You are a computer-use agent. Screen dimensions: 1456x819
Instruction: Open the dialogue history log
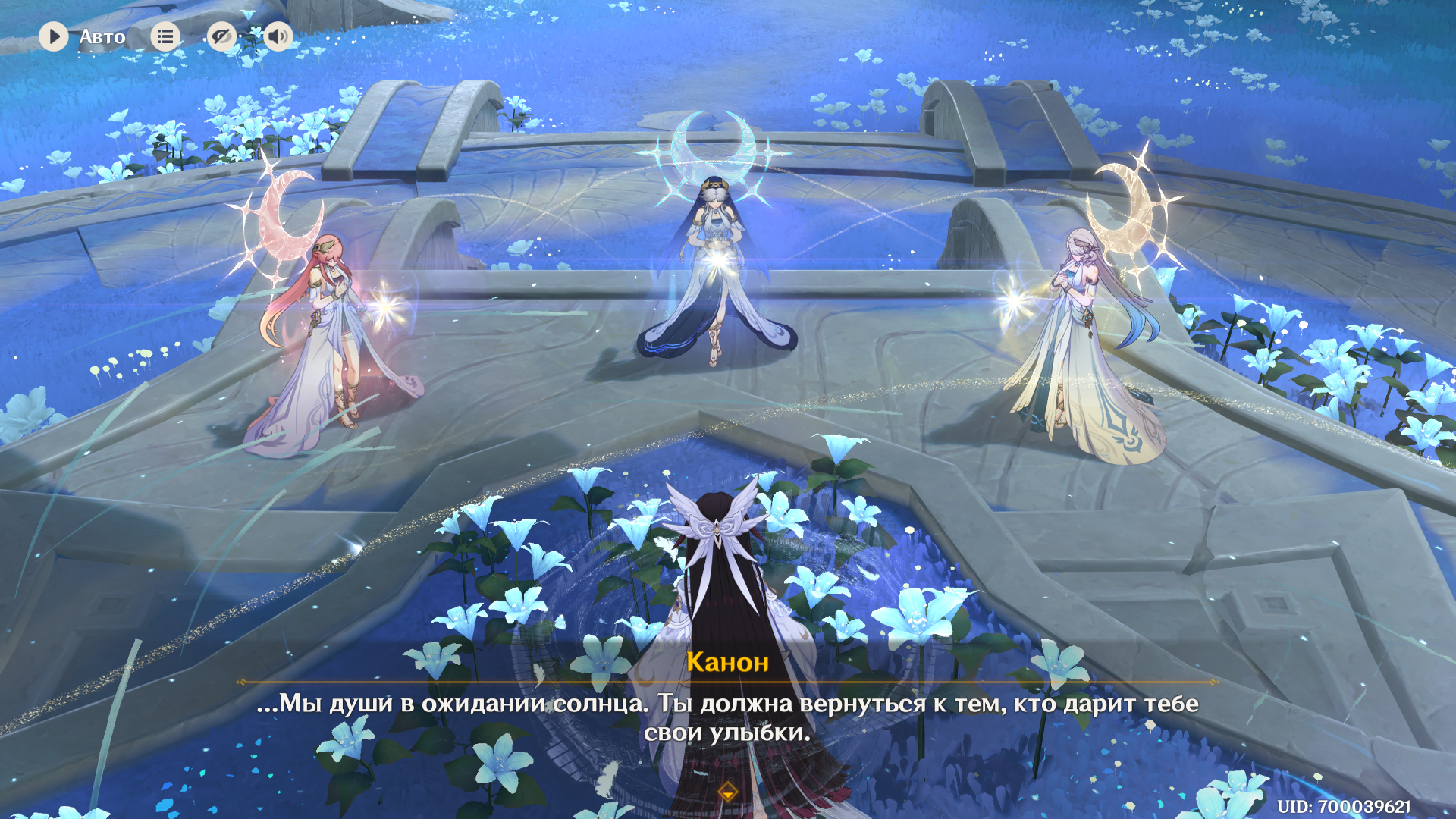point(165,36)
